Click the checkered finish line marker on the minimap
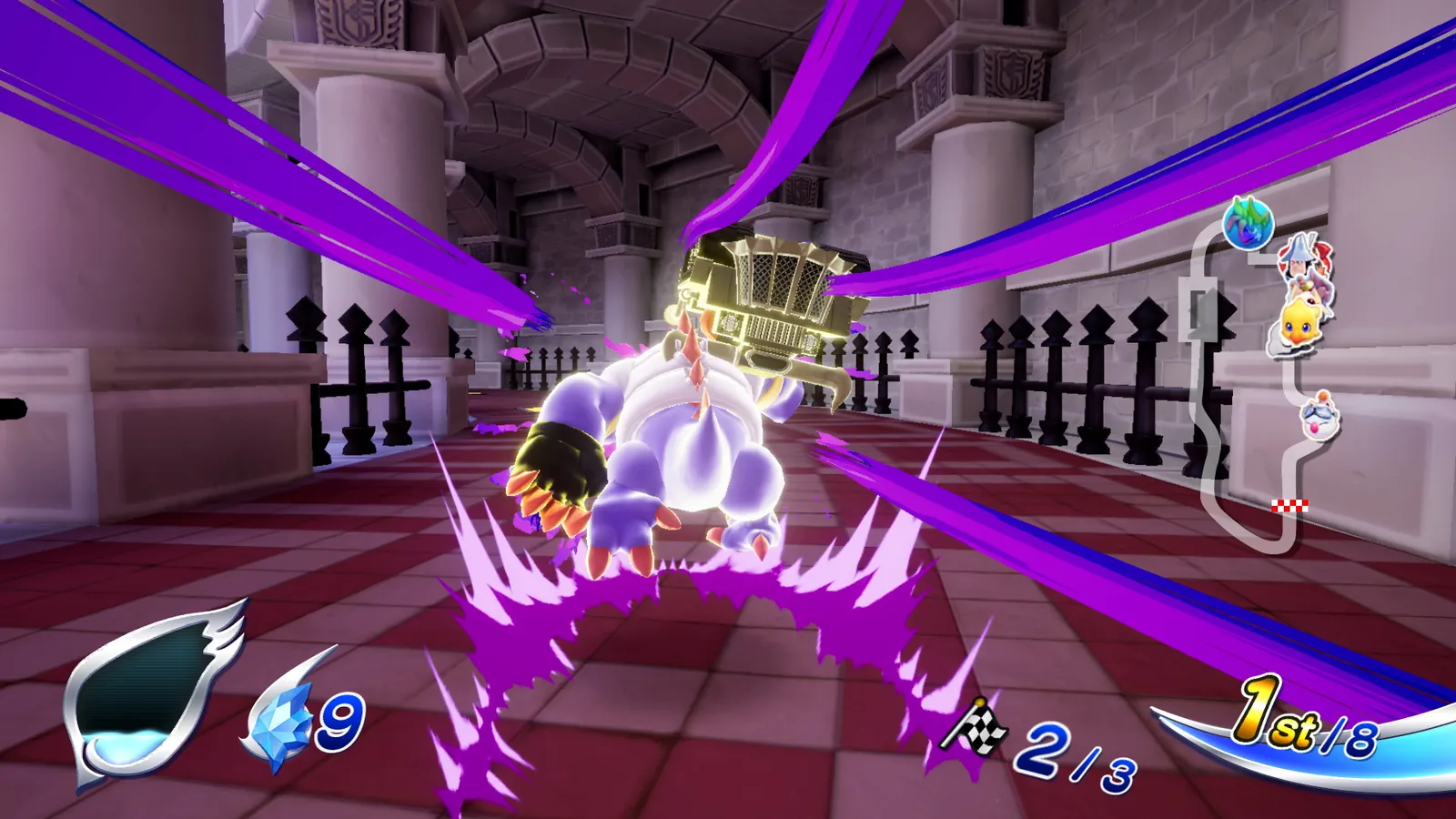 click(1290, 503)
